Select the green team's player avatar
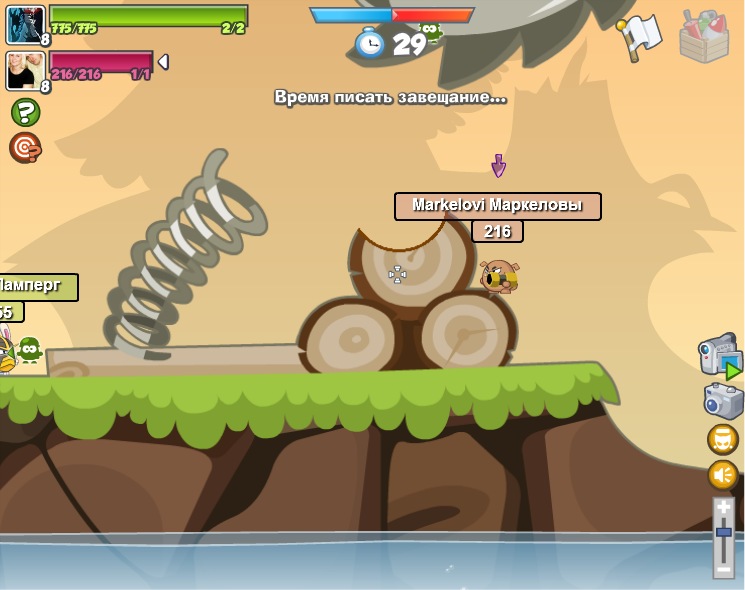This screenshot has width=745, height=590. coord(25,24)
